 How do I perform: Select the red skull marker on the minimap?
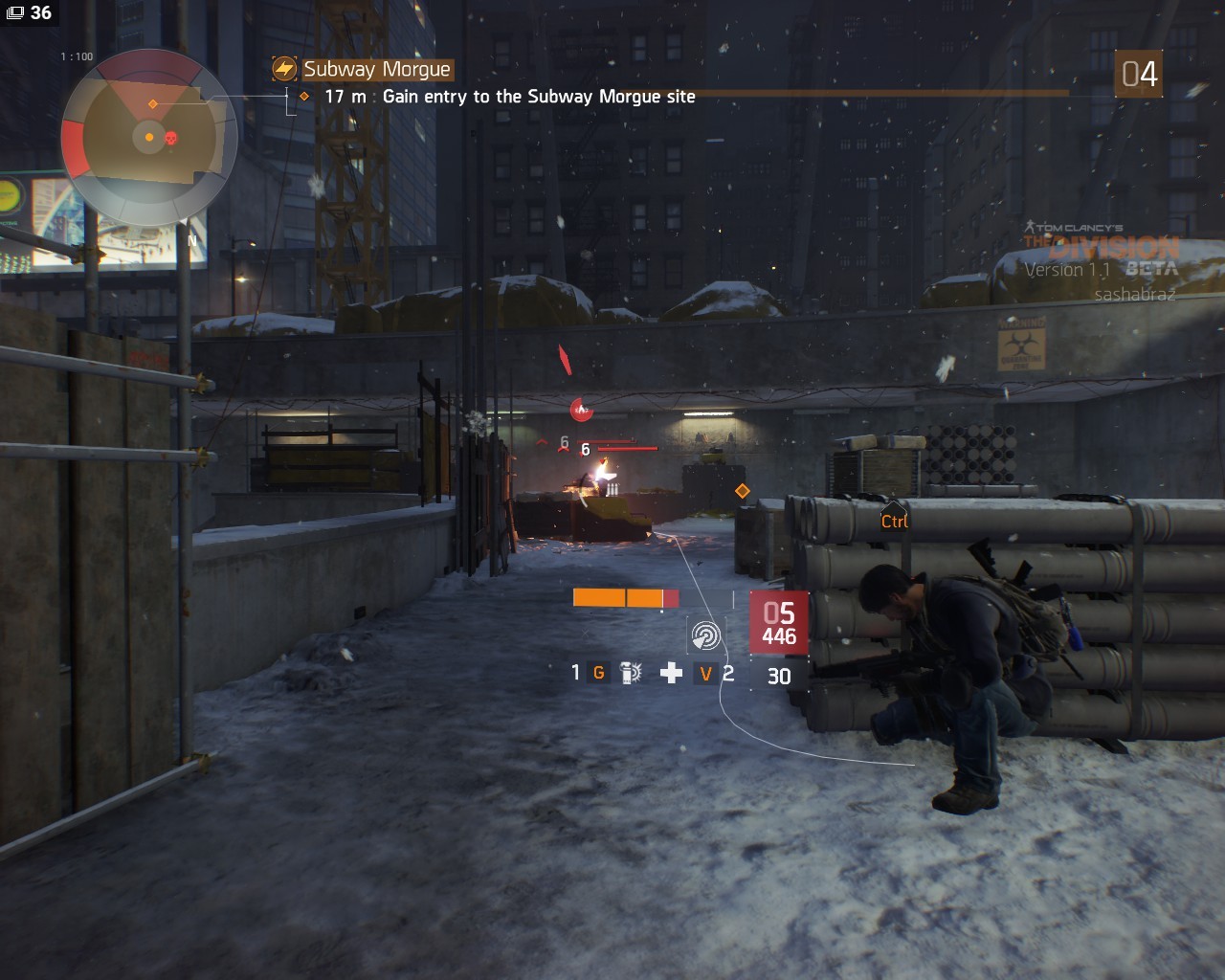pyautogui.click(x=171, y=139)
